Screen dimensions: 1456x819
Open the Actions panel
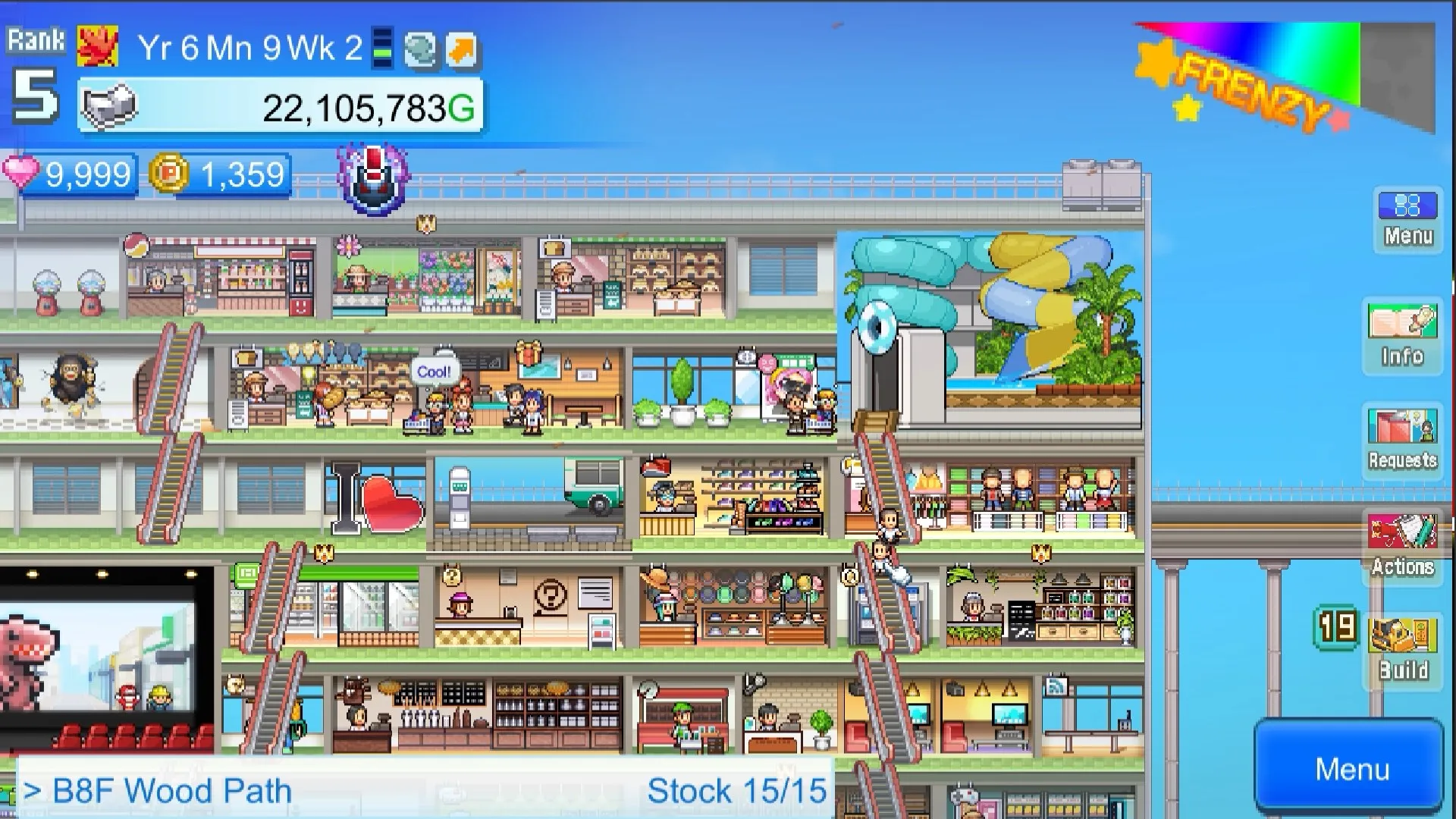pos(1402,542)
